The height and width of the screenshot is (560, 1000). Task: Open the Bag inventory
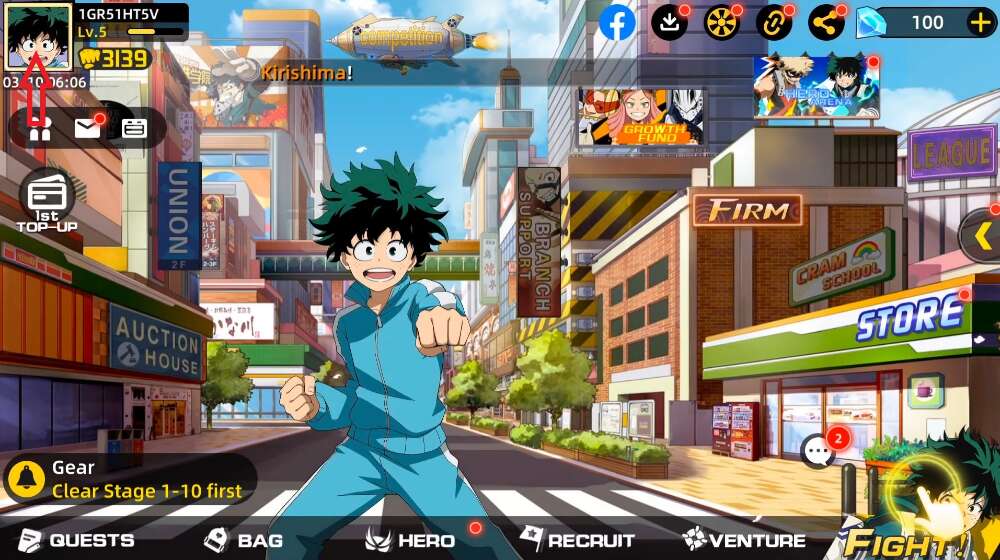click(x=243, y=541)
